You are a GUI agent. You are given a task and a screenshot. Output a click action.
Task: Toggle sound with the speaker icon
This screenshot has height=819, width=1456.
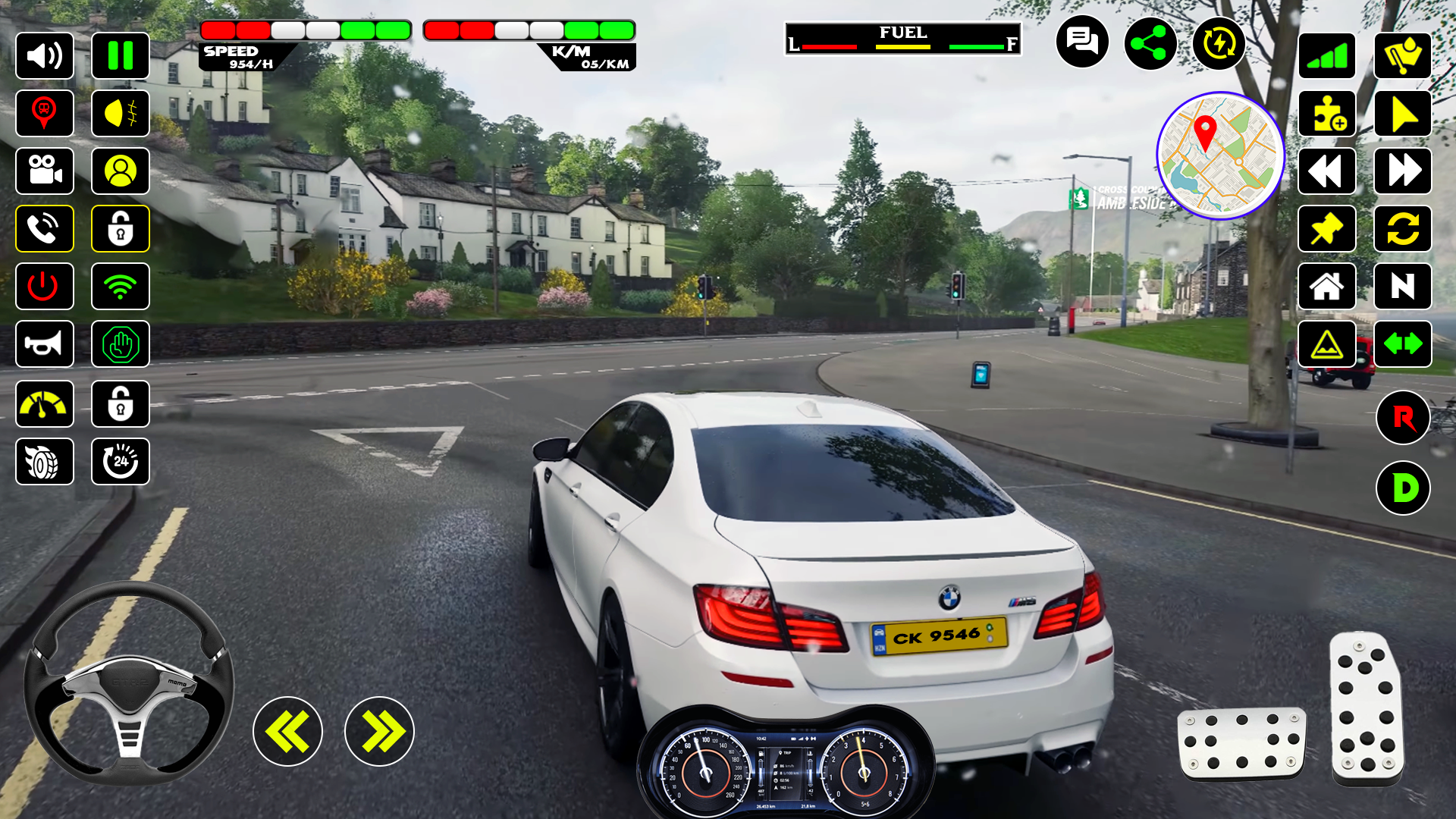coord(45,56)
